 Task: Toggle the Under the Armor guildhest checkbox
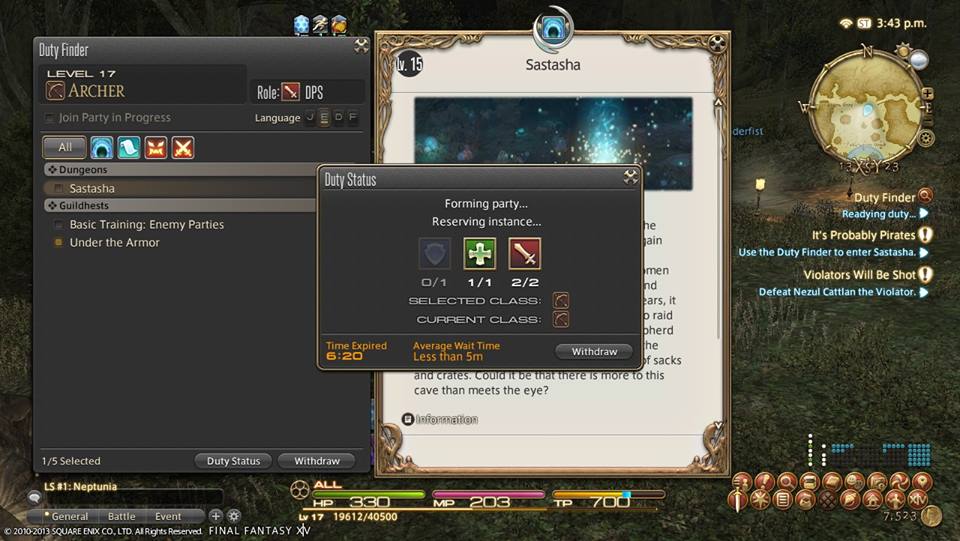[59, 243]
